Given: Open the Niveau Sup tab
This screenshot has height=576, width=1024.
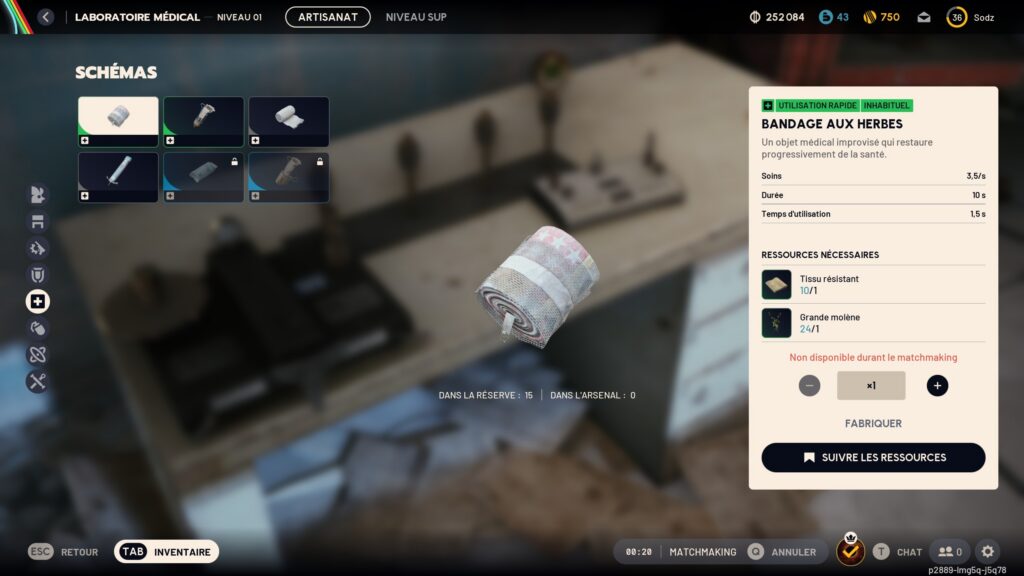Looking at the screenshot, I should click(x=416, y=17).
